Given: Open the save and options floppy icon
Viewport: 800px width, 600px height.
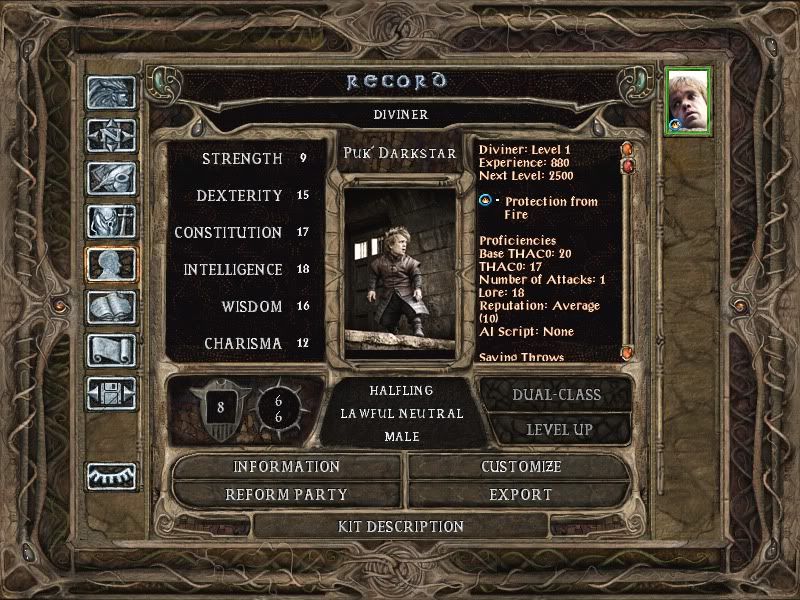Looking at the screenshot, I should click(x=110, y=393).
